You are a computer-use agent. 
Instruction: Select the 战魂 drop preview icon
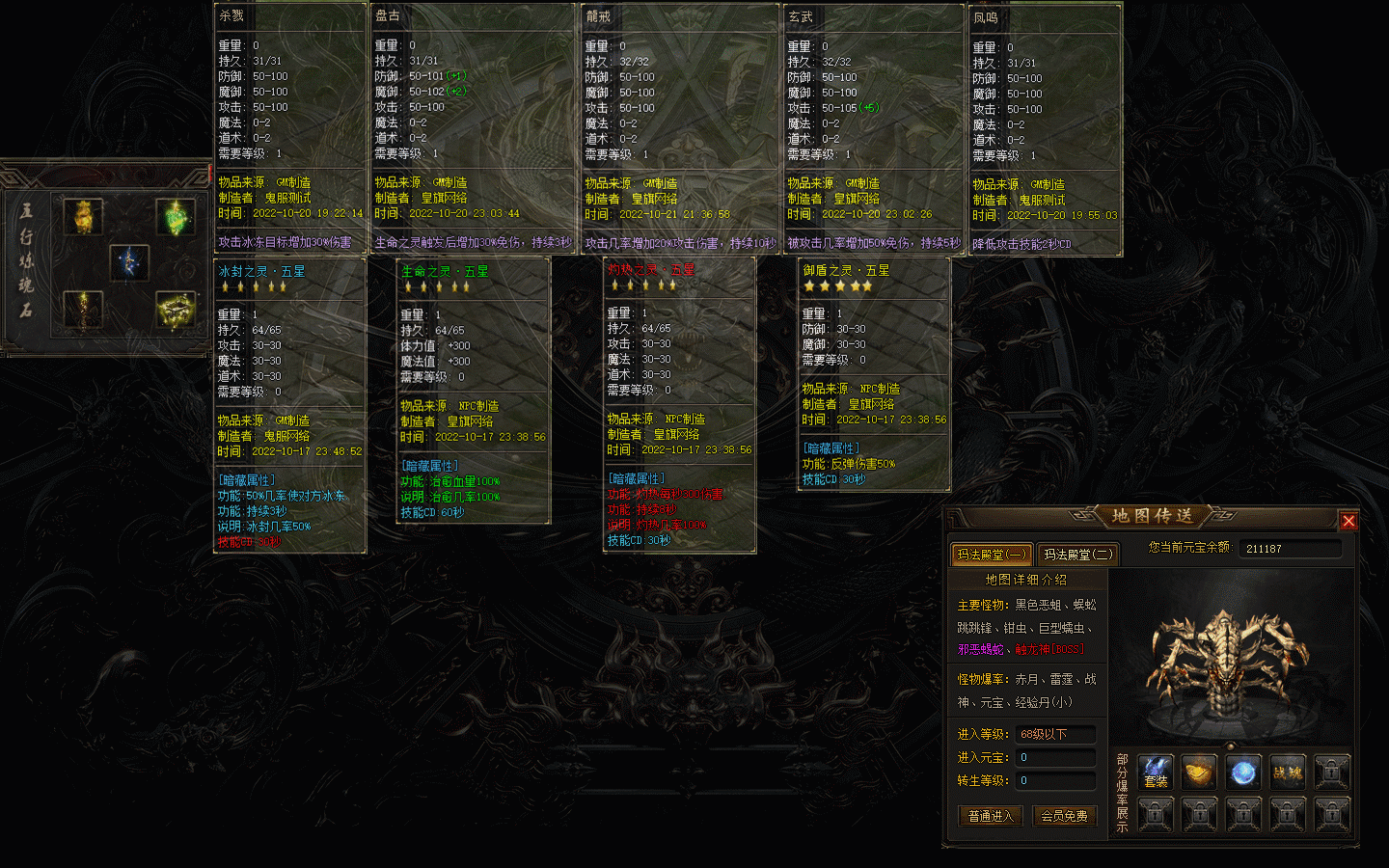(1288, 773)
